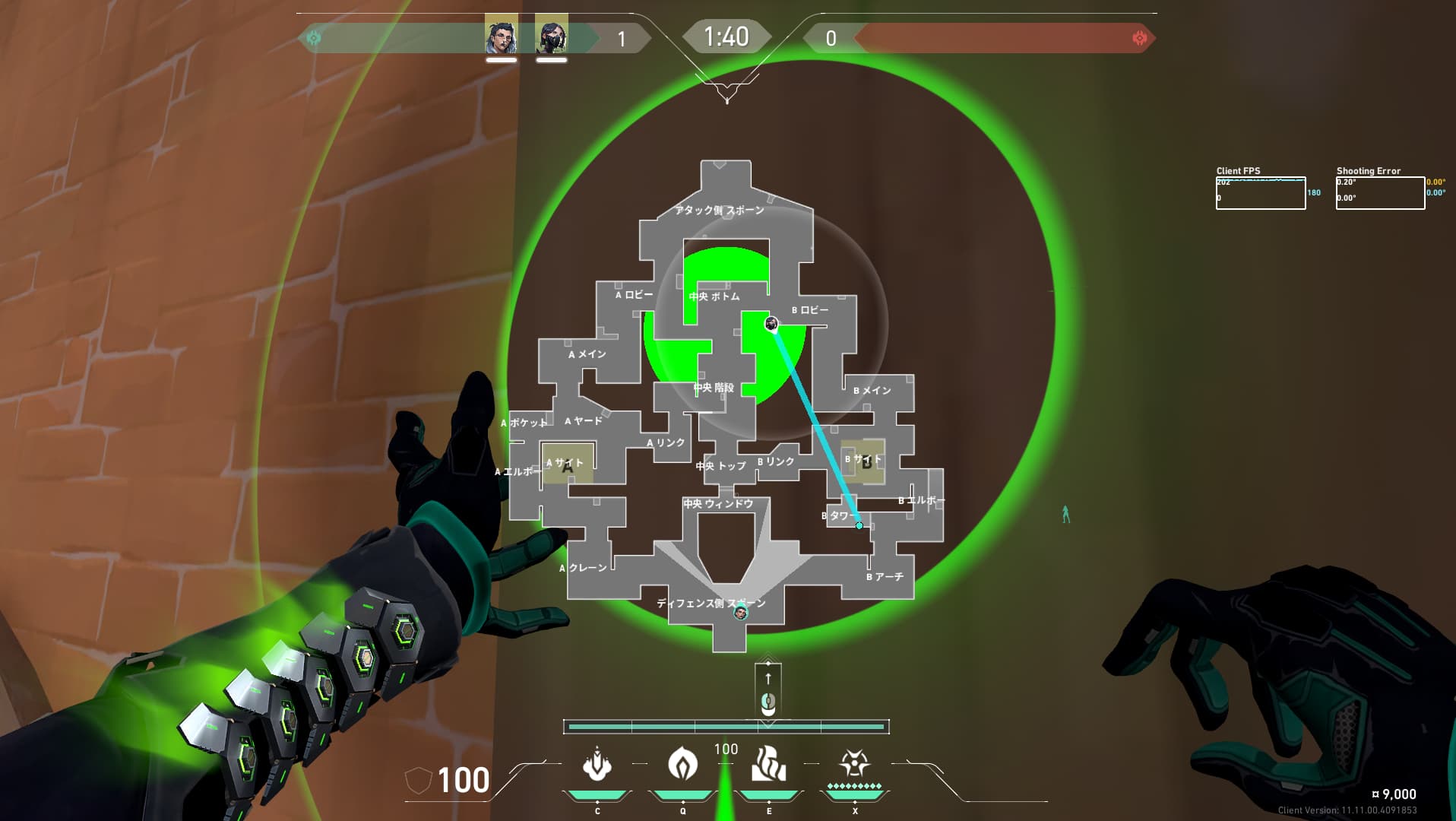The height and width of the screenshot is (821, 1456).
Task: Select the A ロビー region on the map
Action: [x=634, y=295]
